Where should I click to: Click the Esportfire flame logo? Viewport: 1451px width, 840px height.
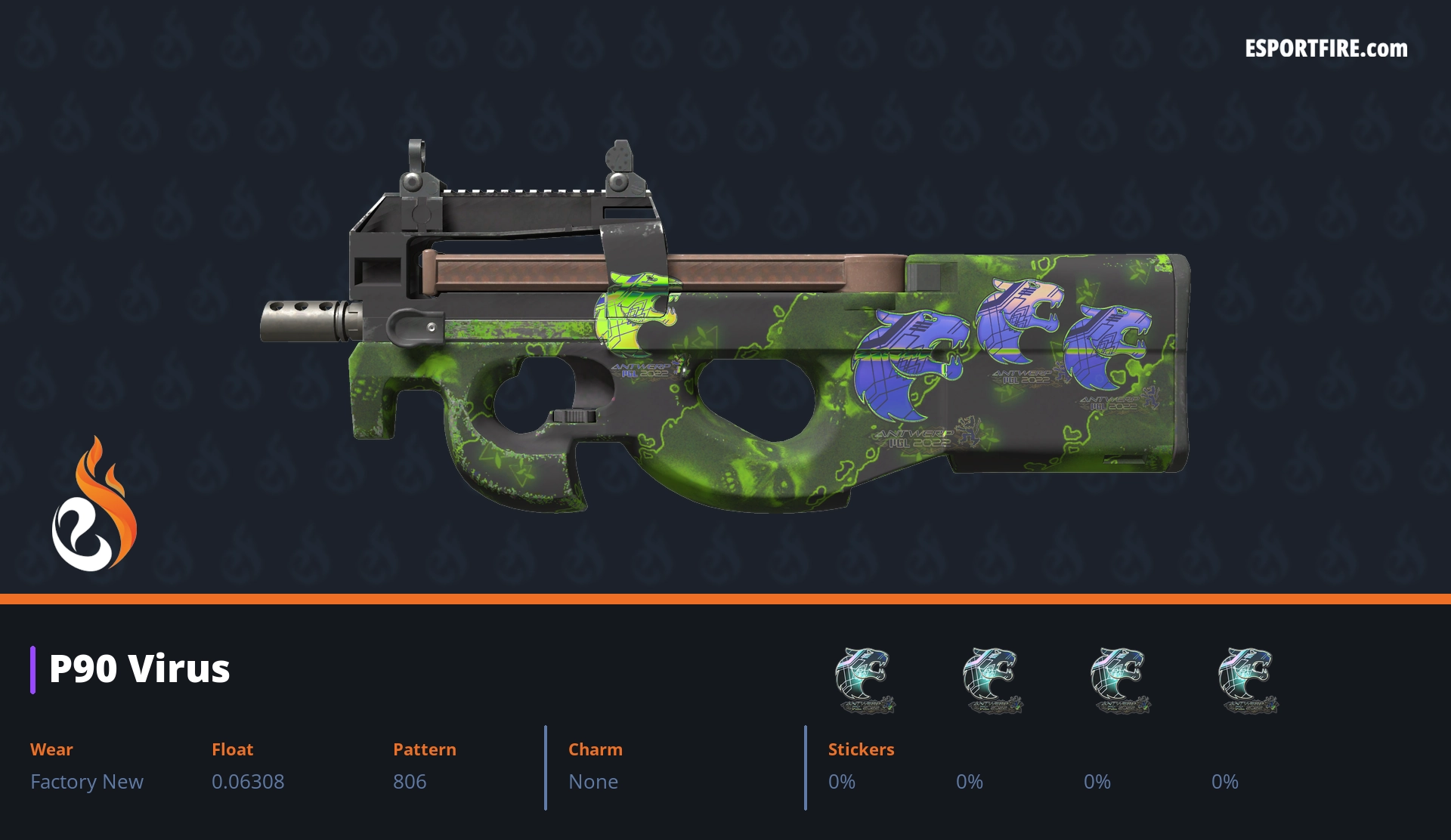click(94, 506)
